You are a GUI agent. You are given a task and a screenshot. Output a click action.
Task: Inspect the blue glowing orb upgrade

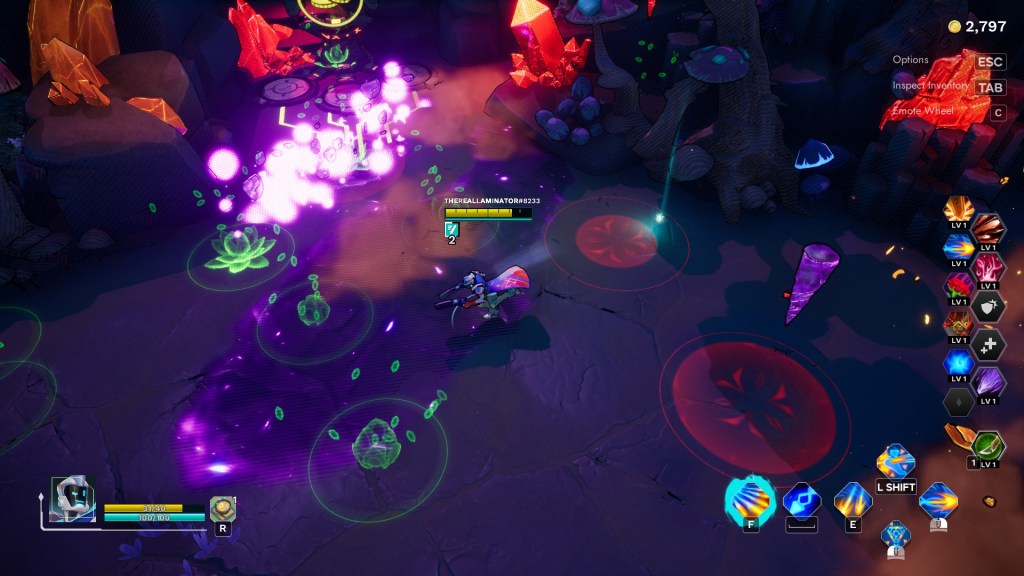(958, 362)
